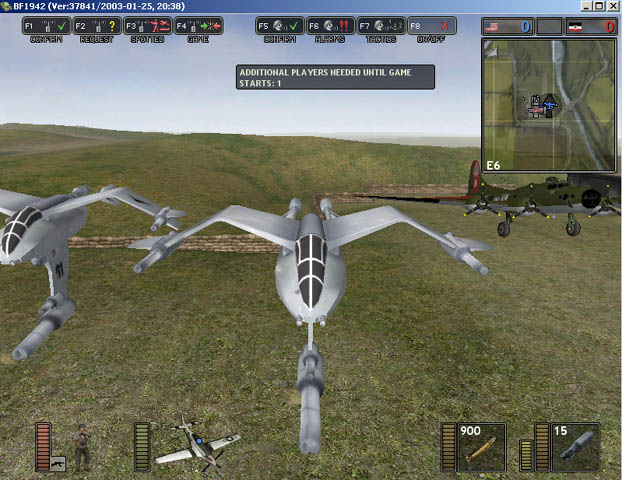Open the F6 Alarms radio menu
Viewport: 622px width, 480px height.
point(329,27)
